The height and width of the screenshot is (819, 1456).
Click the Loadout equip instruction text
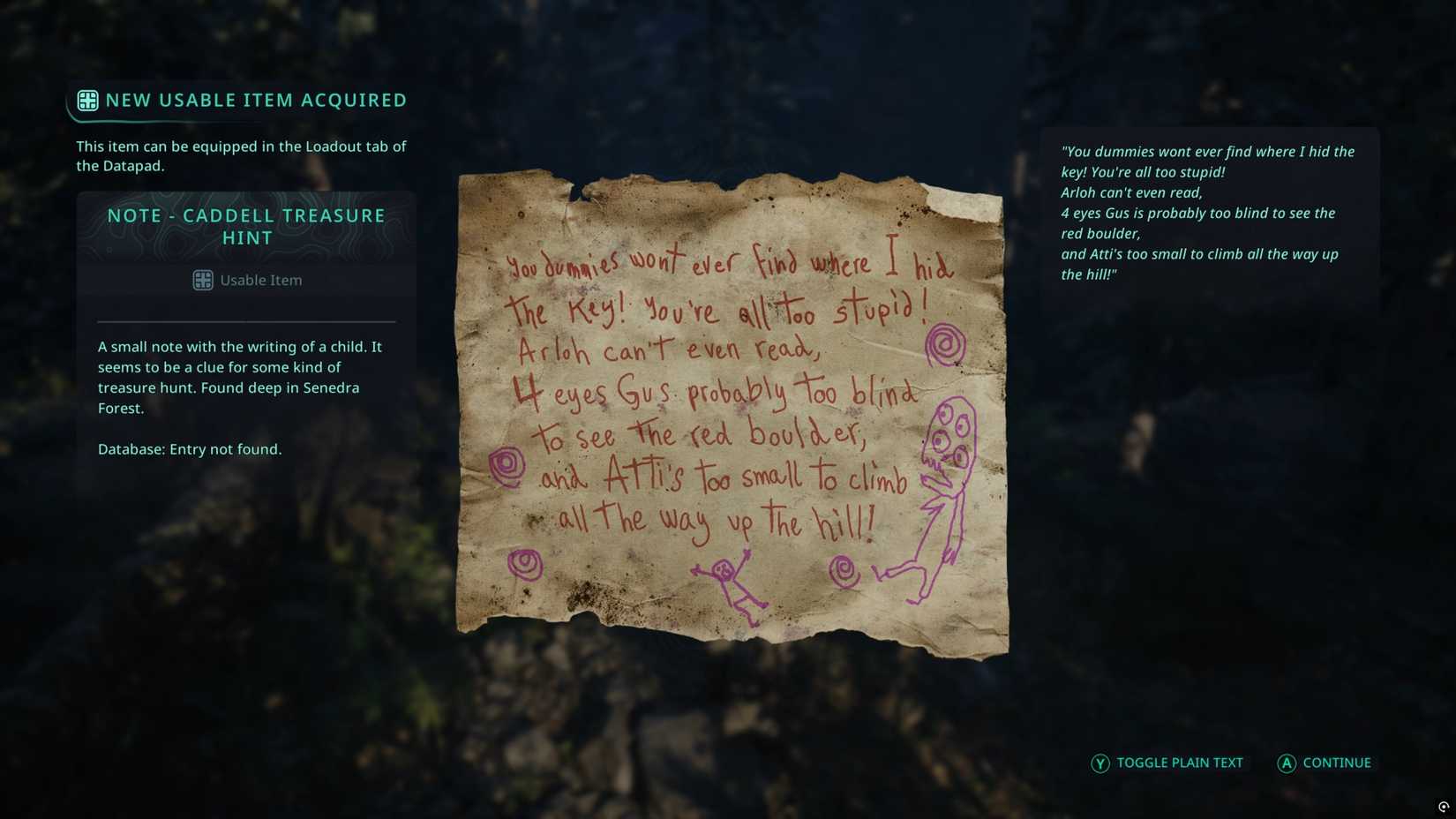pos(241,155)
